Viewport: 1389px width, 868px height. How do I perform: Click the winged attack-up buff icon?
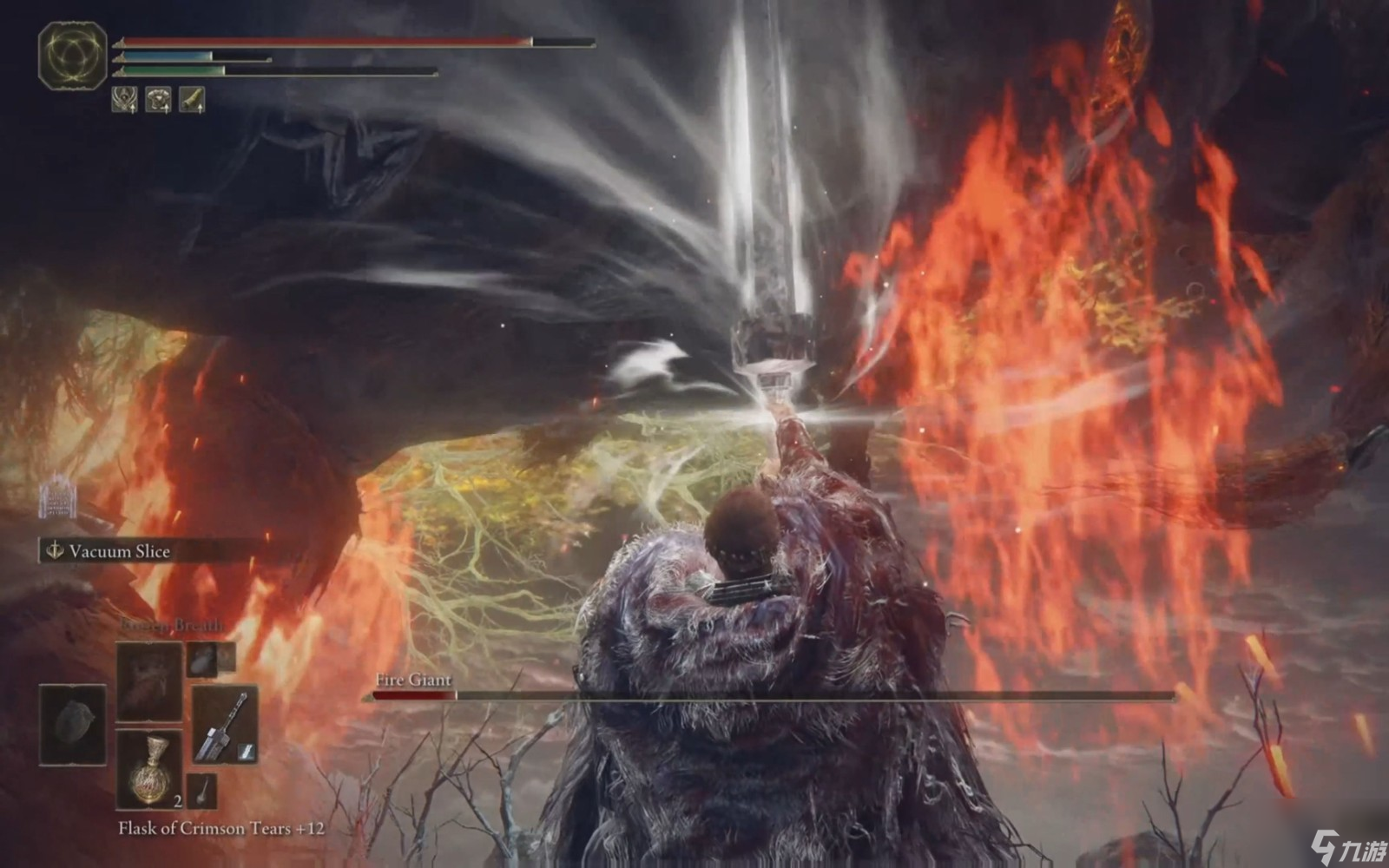[x=124, y=100]
